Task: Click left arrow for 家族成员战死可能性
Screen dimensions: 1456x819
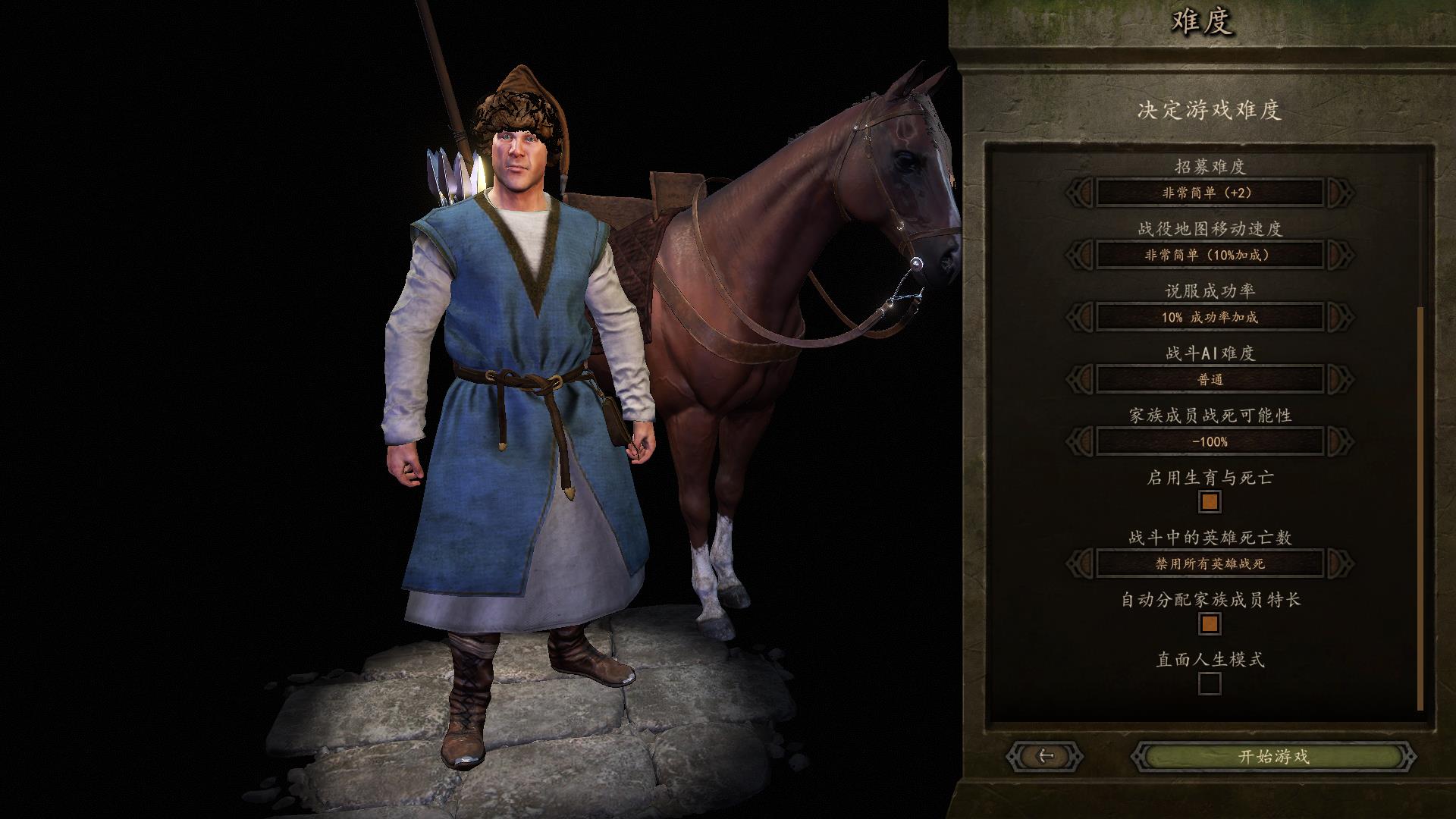Action: 1080,441
